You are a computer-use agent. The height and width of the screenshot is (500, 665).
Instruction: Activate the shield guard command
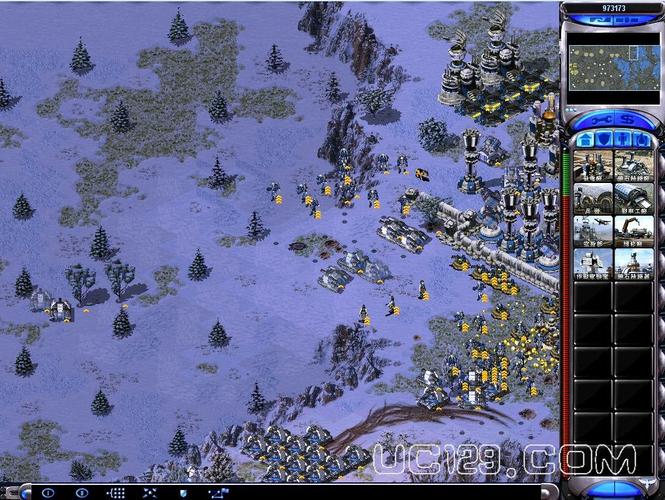point(183,493)
